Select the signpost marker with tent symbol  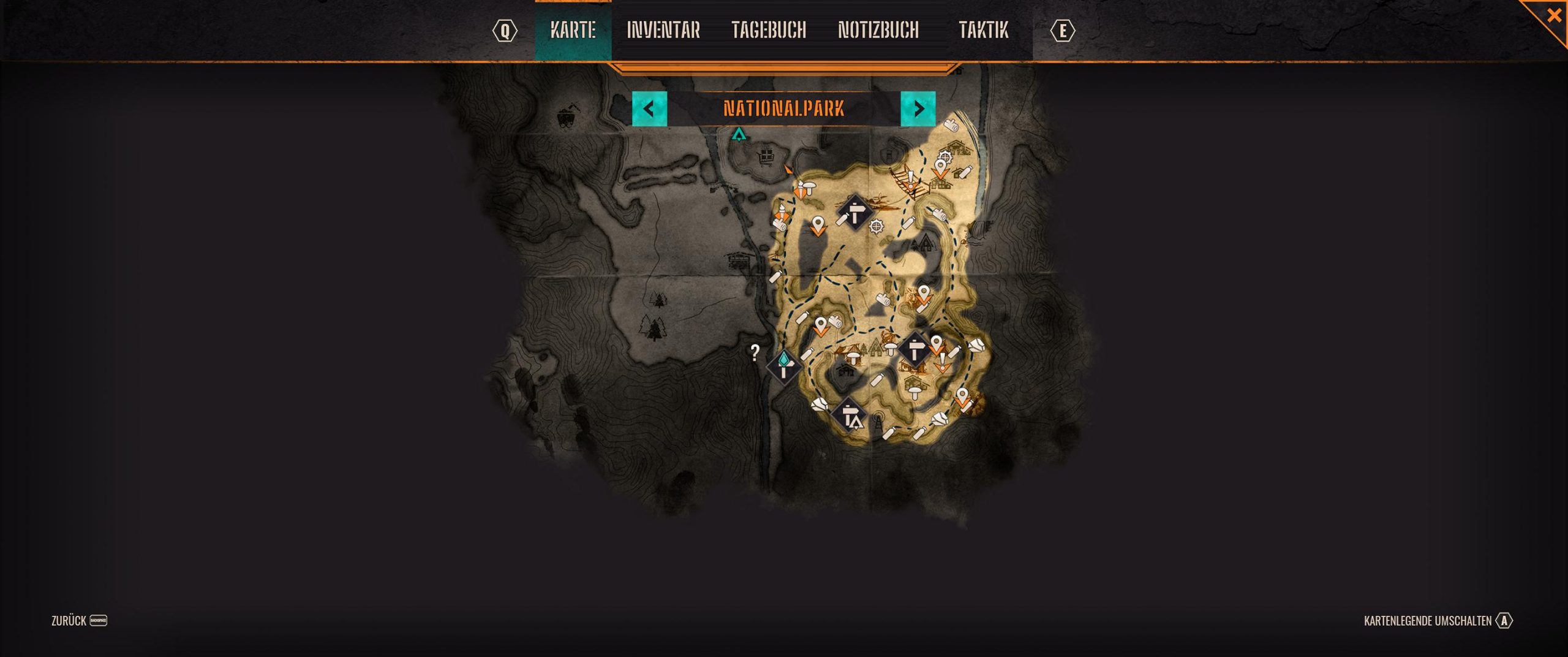850,417
